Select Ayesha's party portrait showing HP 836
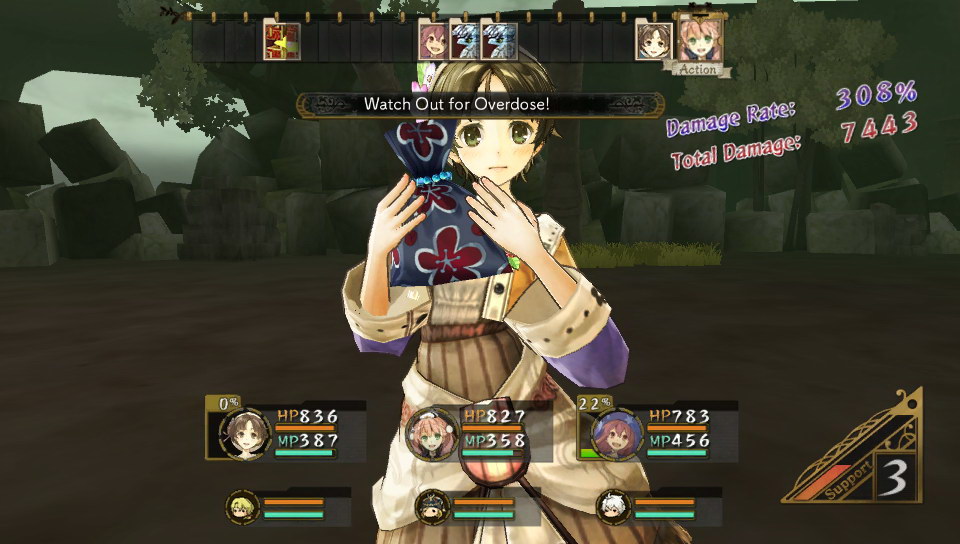The width and height of the screenshot is (960, 544). [x=245, y=433]
